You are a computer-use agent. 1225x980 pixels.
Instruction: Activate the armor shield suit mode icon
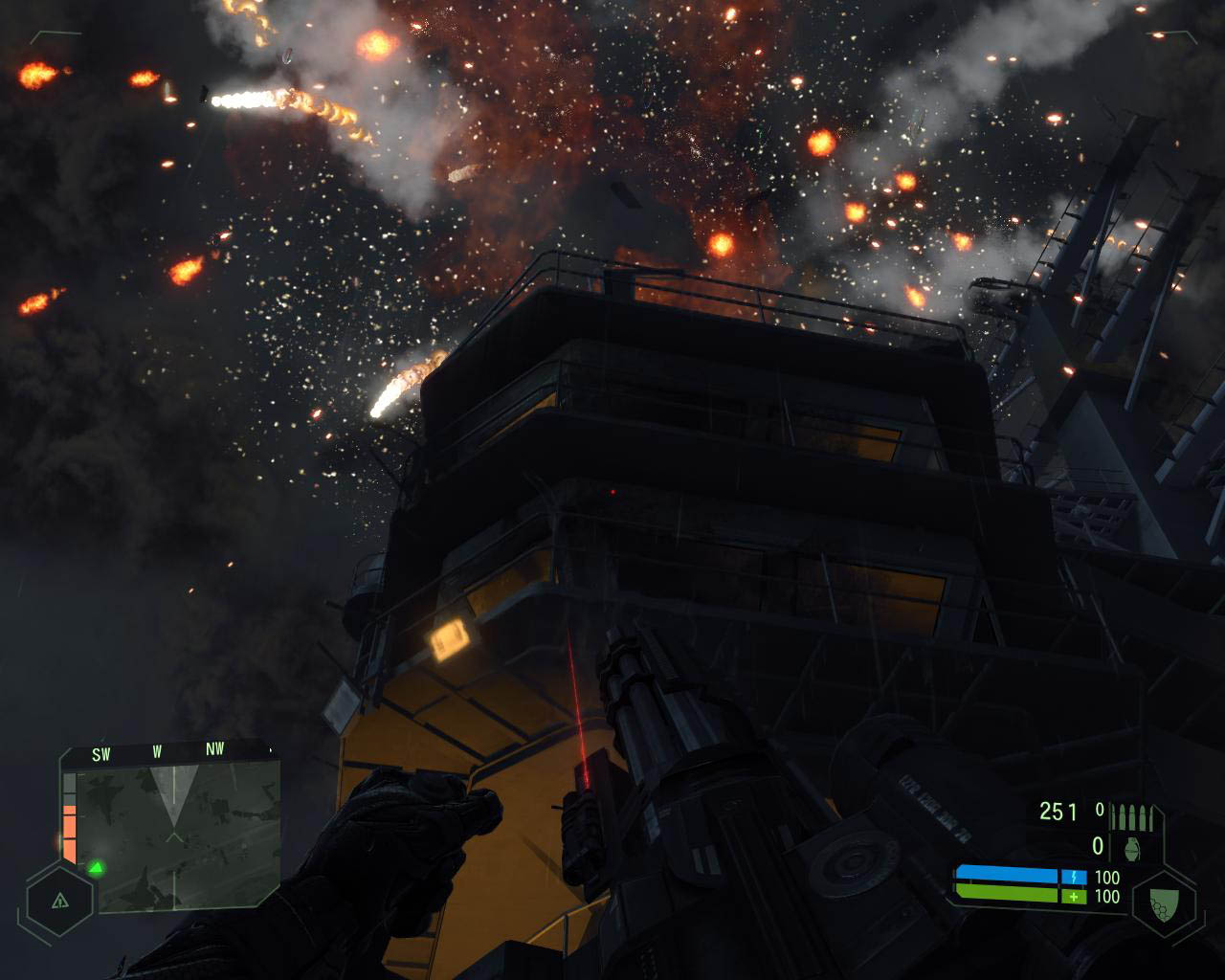tap(1164, 900)
